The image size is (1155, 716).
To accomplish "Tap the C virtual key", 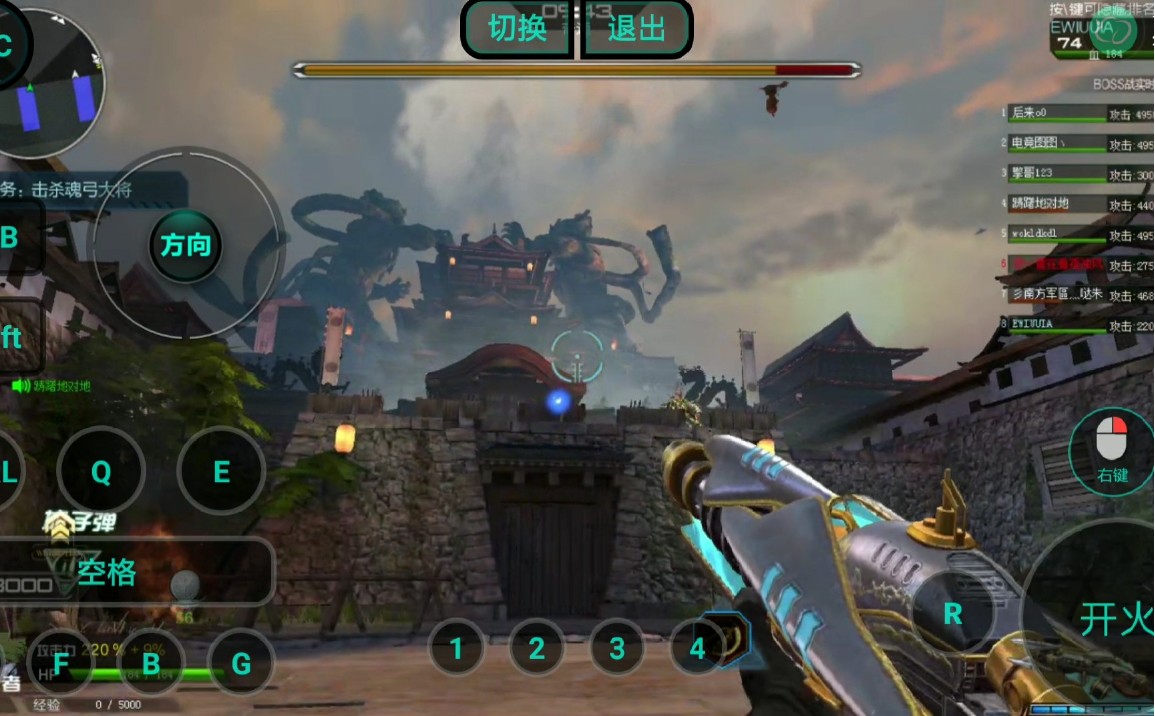I will [x=6, y=45].
